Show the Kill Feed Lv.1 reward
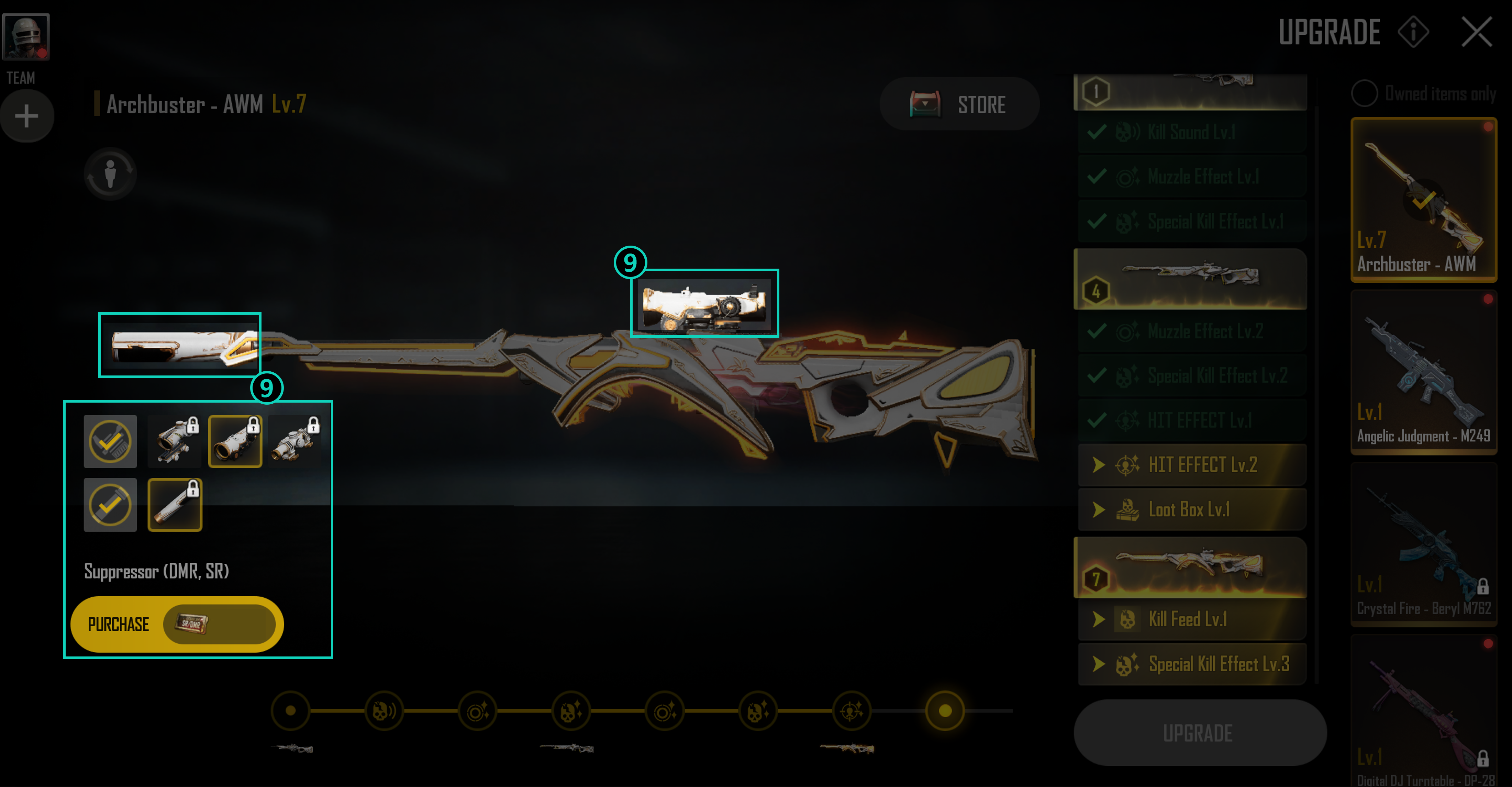The height and width of the screenshot is (787, 1512). [x=1191, y=619]
